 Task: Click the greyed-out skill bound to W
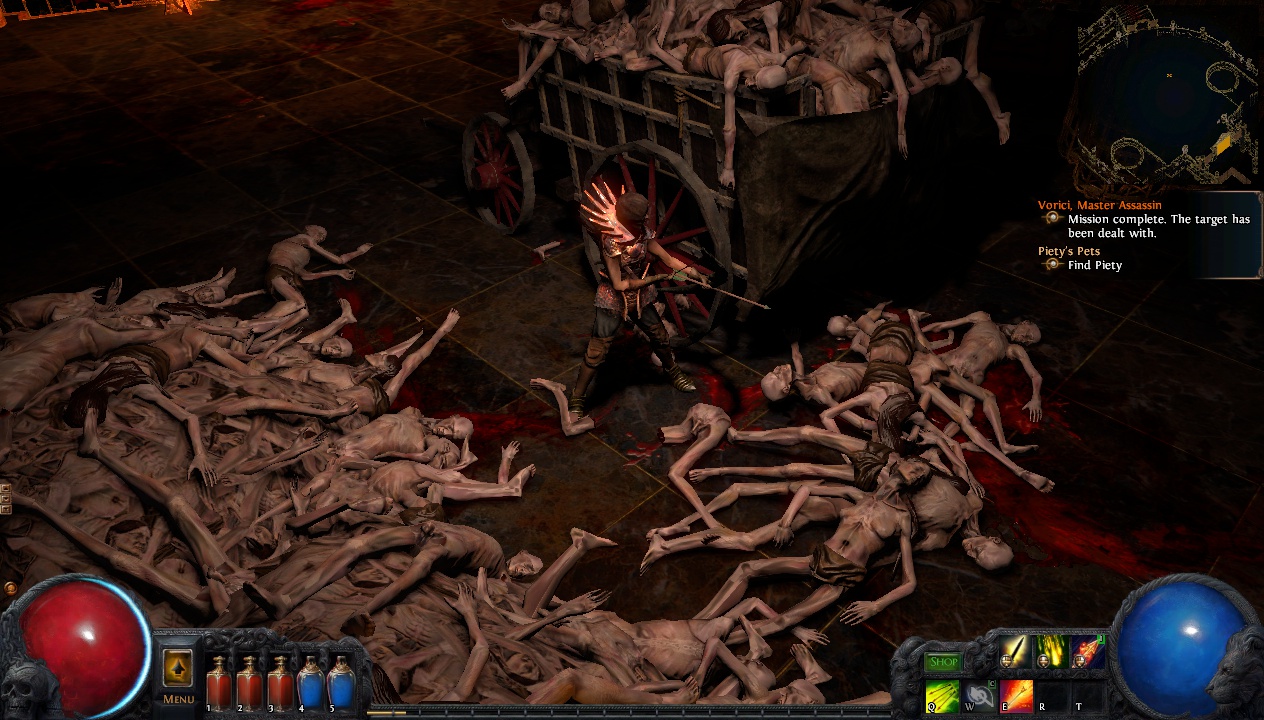point(979,694)
